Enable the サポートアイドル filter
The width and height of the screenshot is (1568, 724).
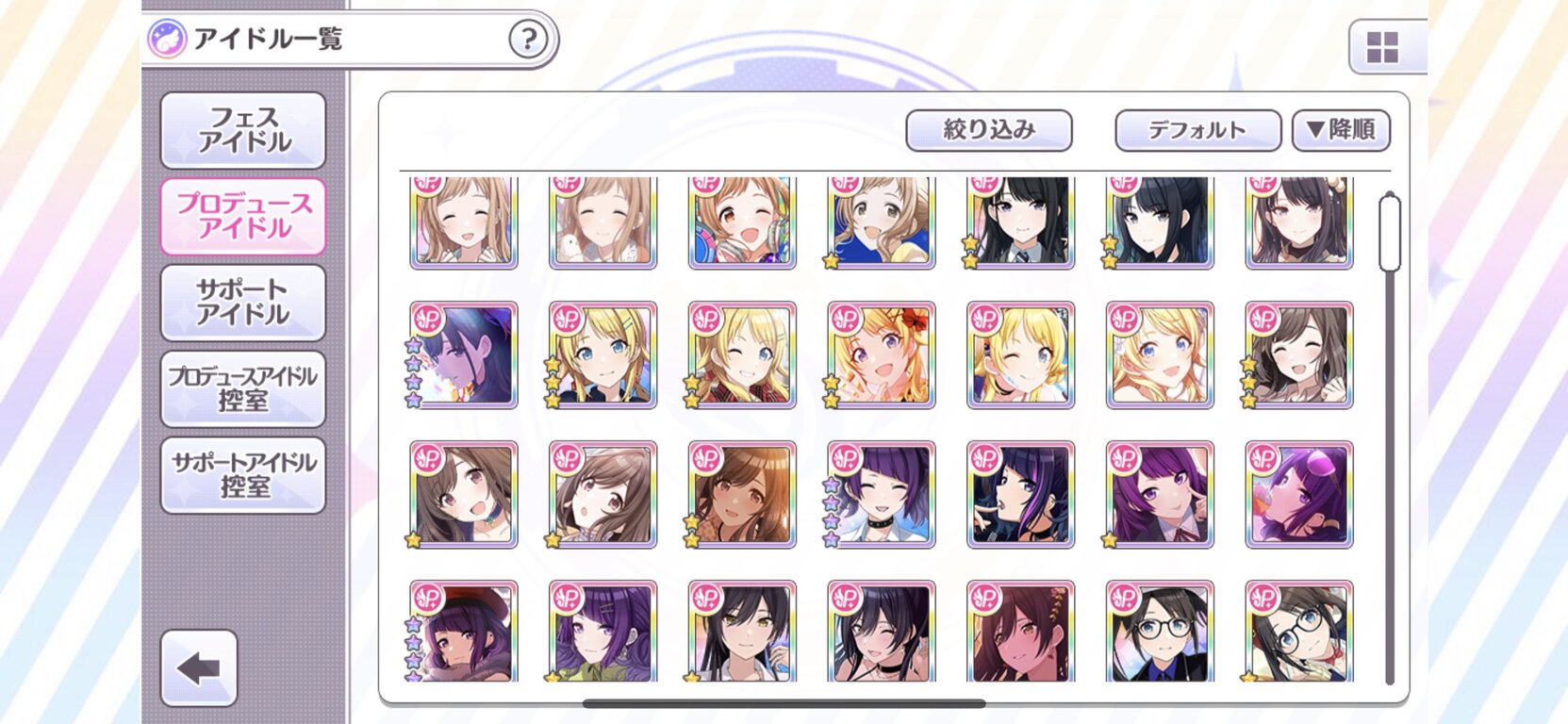pos(243,304)
